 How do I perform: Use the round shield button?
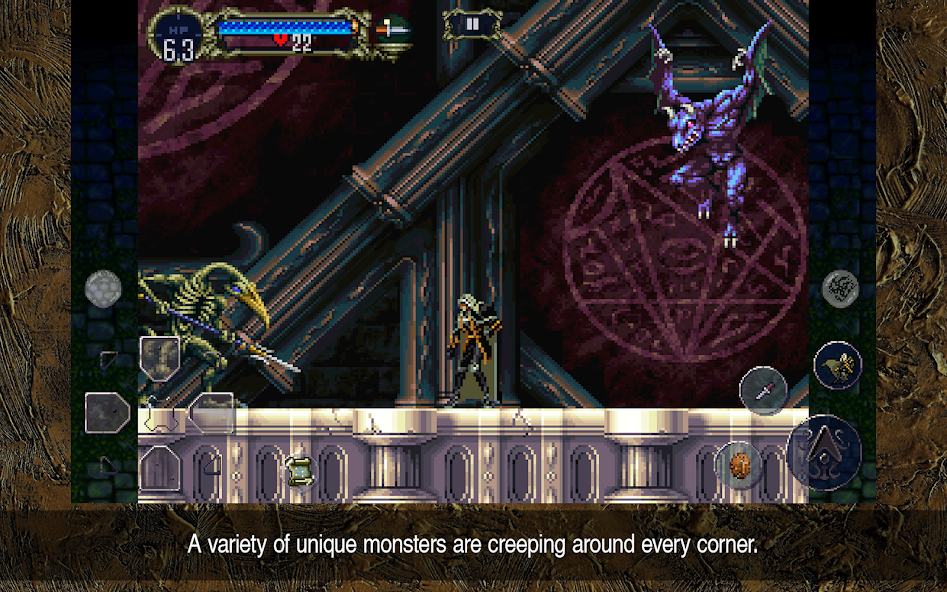click(740, 465)
